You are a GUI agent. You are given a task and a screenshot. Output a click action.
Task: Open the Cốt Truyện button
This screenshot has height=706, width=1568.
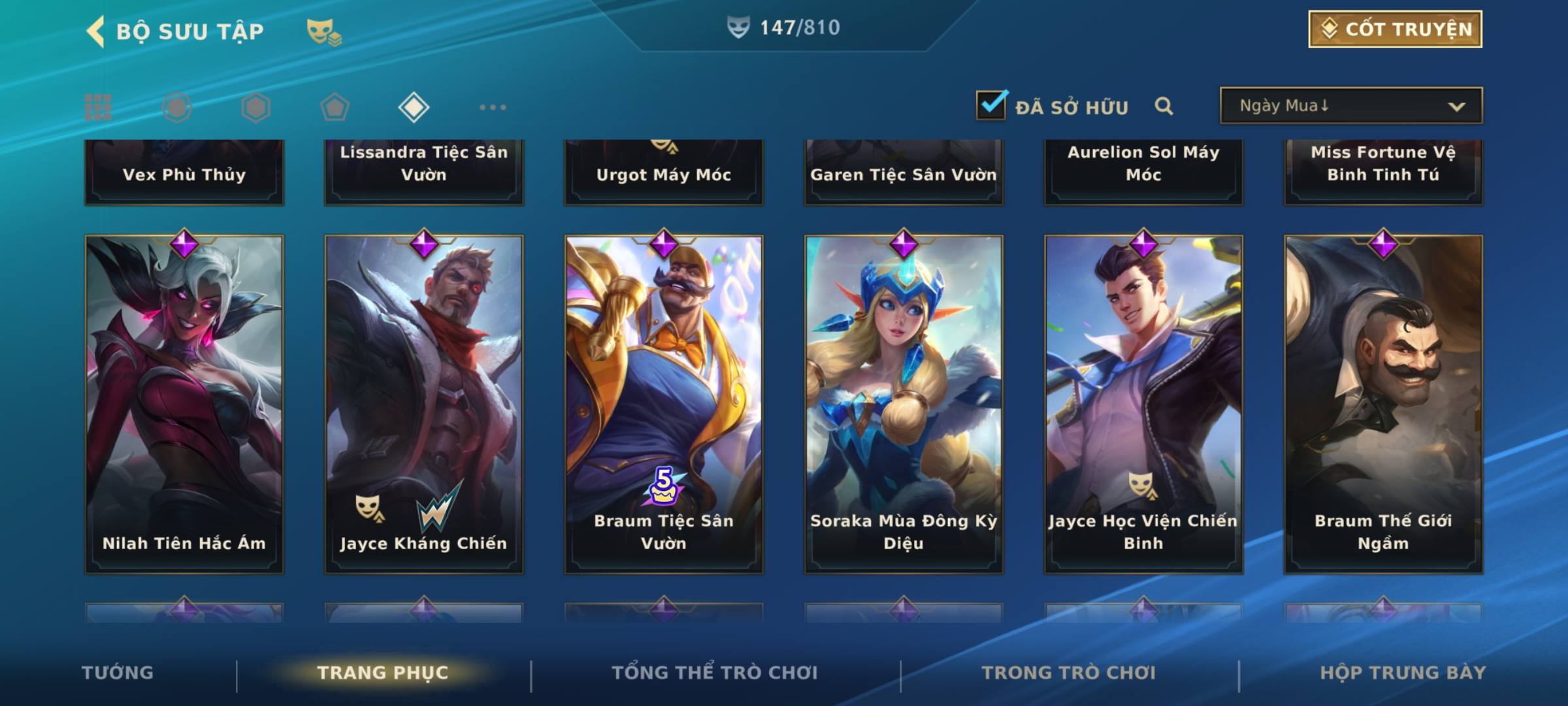(1395, 29)
